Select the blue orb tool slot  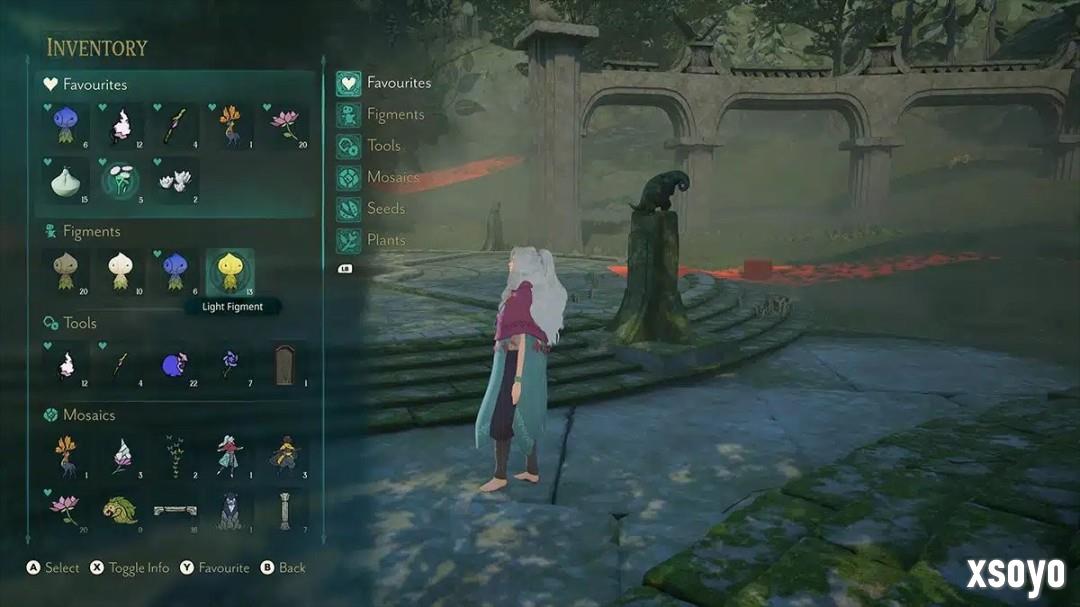(x=176, y=364)
